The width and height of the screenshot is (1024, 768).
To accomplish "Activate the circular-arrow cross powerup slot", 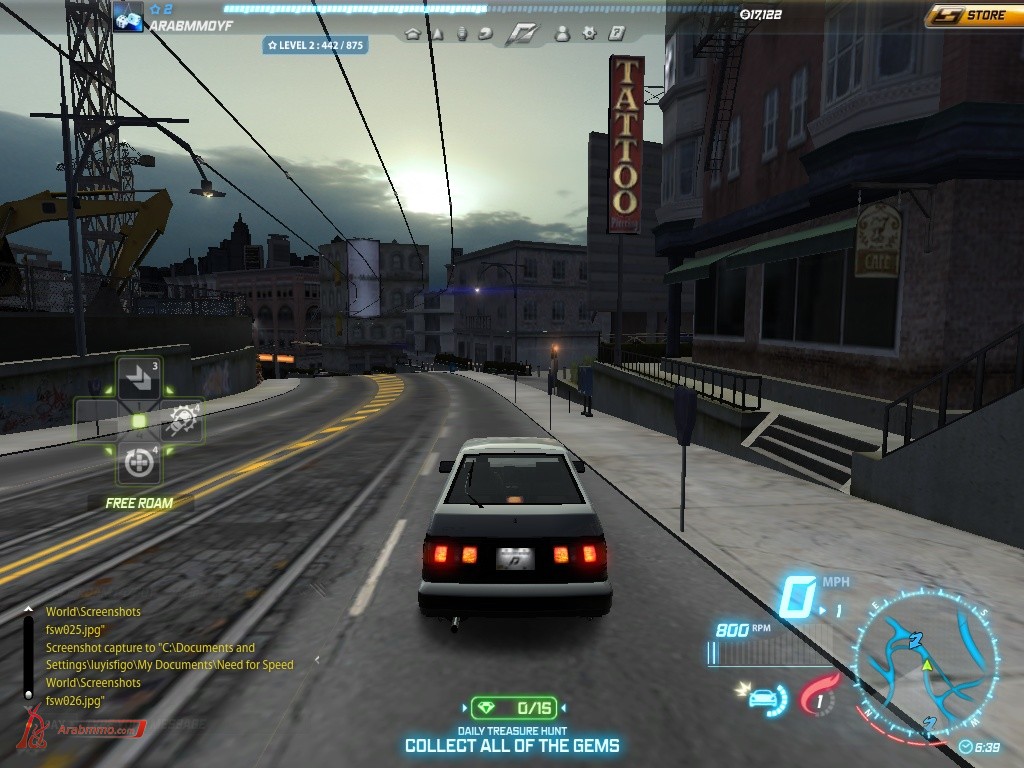I will [138, 463].
